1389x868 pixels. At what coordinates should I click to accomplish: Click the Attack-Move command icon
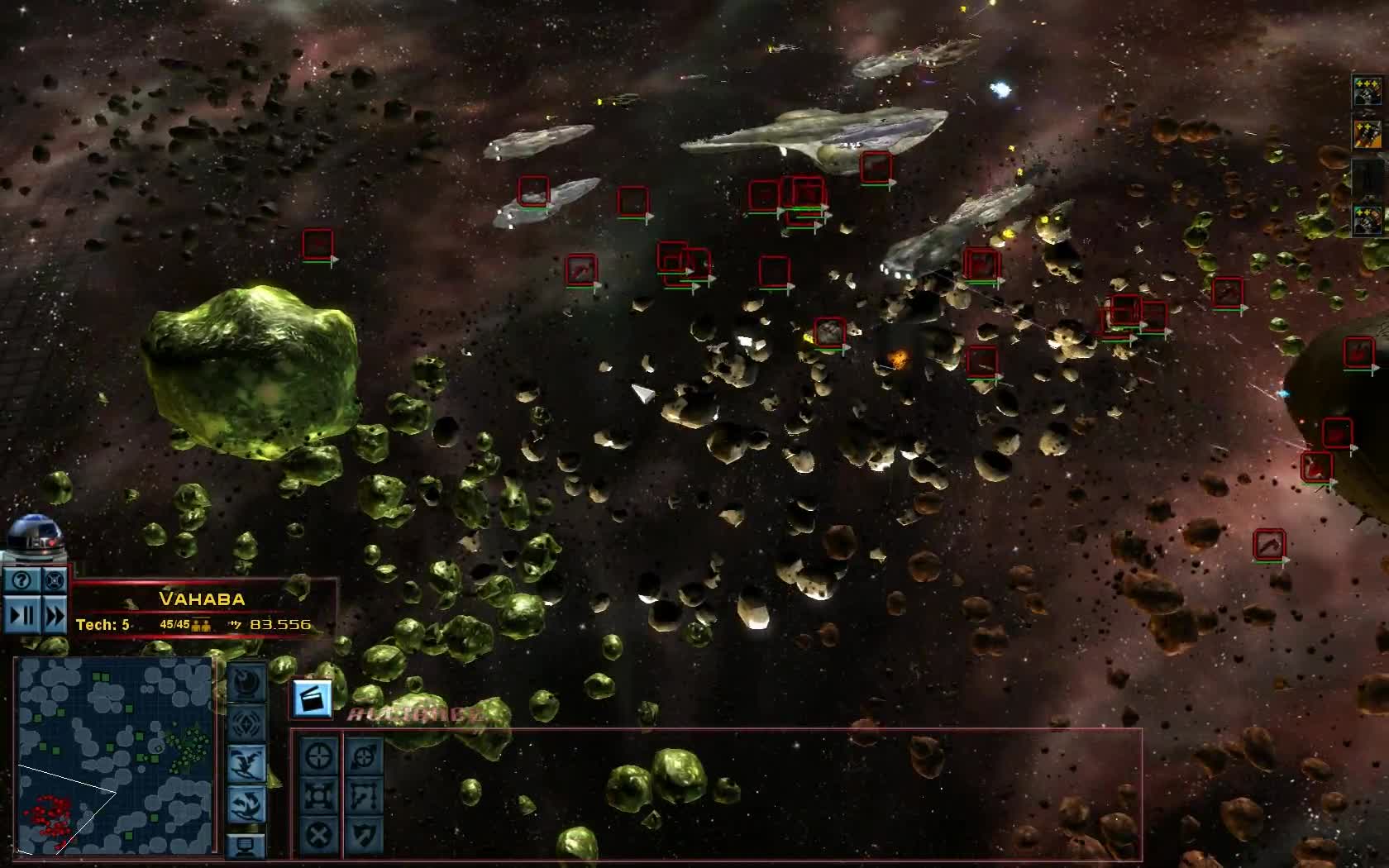(366, 756)
